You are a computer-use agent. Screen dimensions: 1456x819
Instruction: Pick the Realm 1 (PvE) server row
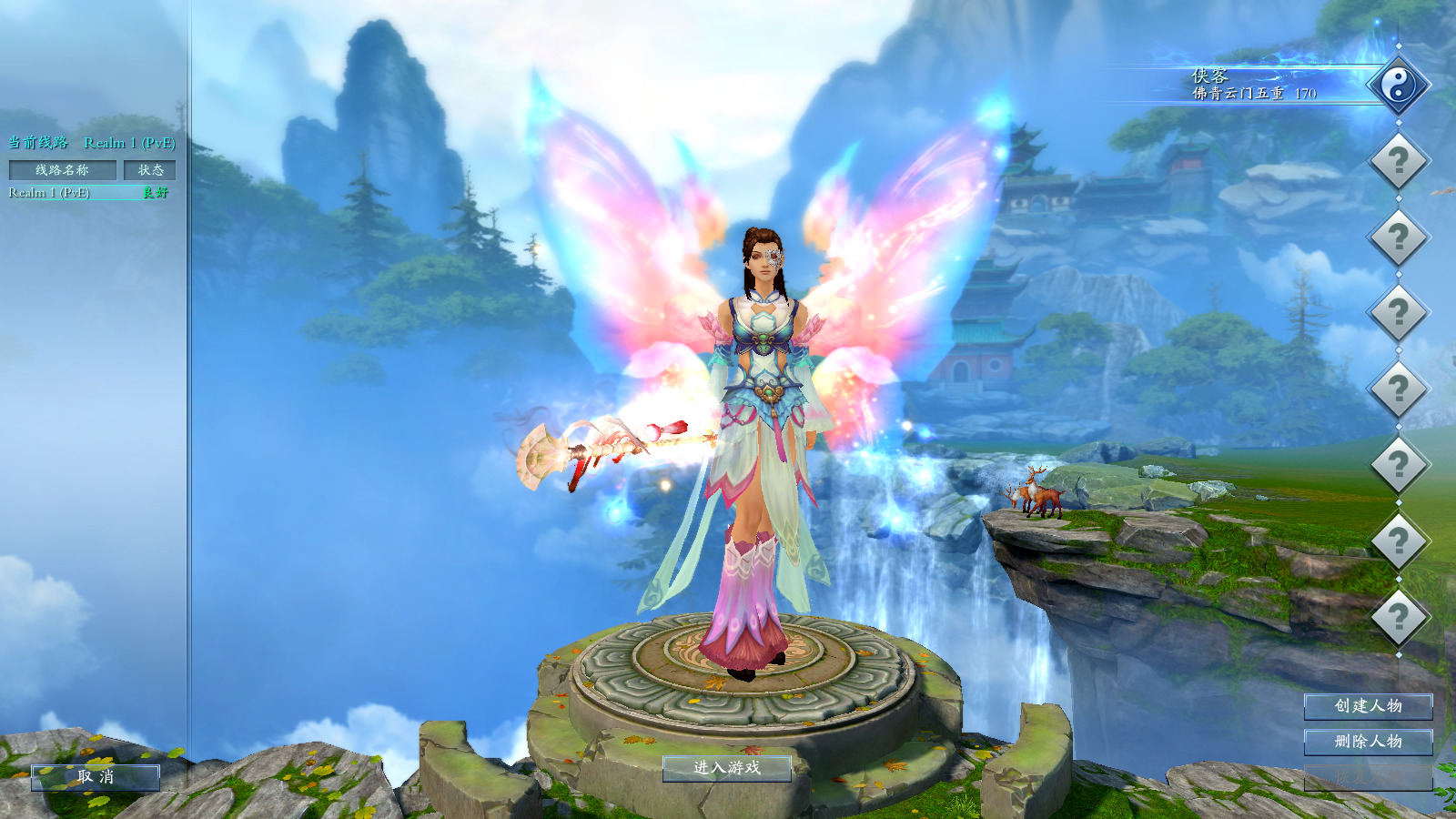[x=88, y=193]
